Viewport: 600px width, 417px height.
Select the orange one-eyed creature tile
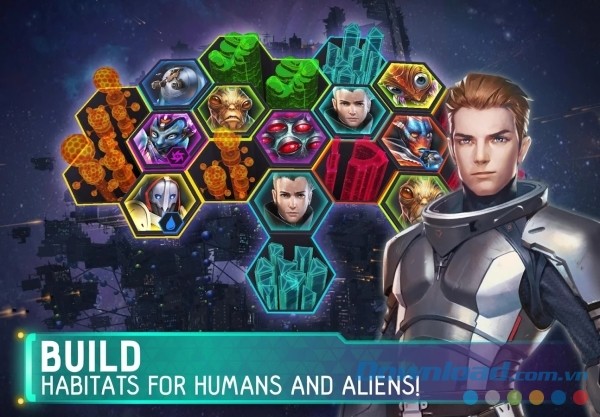click(x=410, y=83)
